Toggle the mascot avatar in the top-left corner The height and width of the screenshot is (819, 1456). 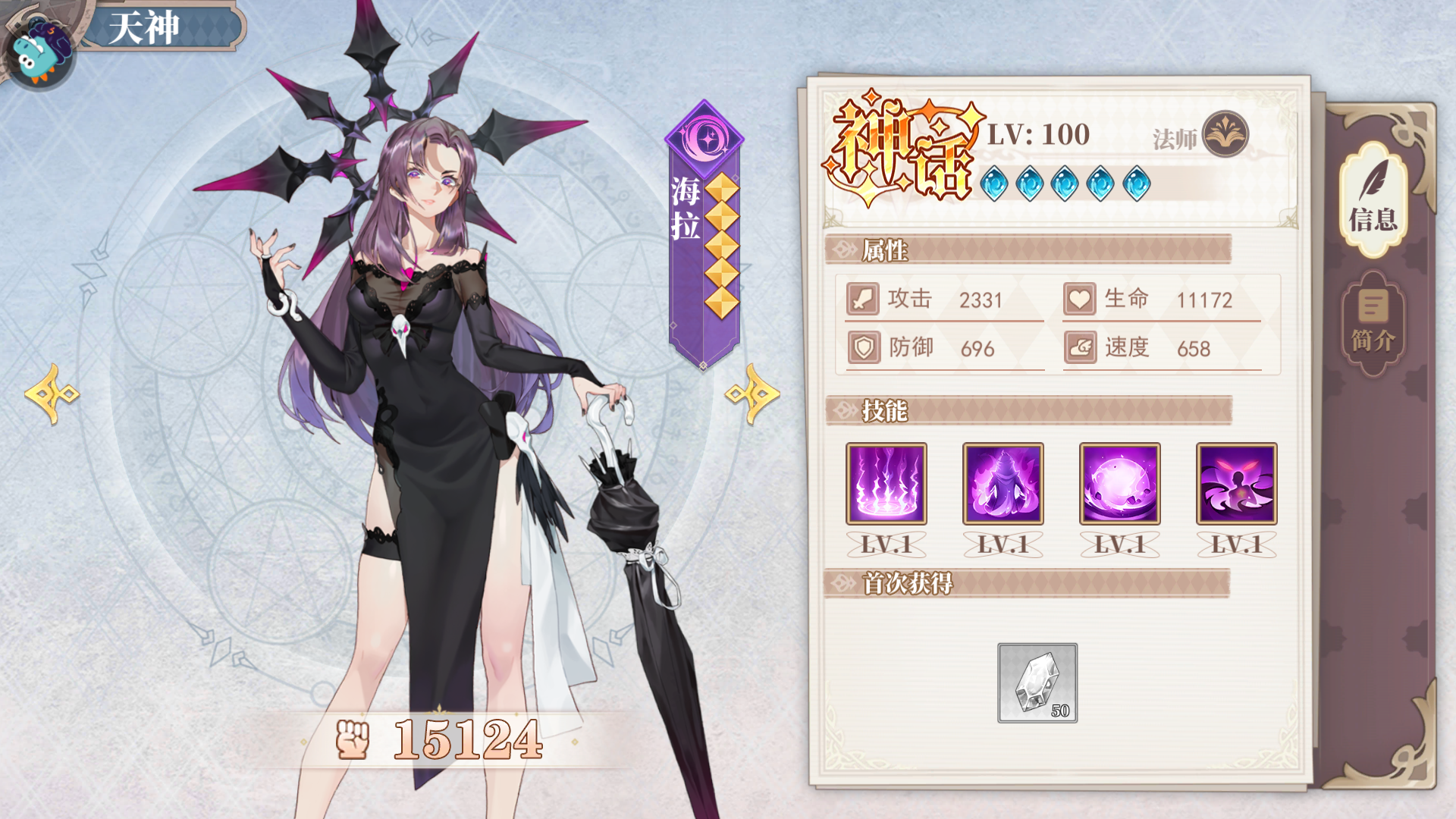[x=39, y=45]
